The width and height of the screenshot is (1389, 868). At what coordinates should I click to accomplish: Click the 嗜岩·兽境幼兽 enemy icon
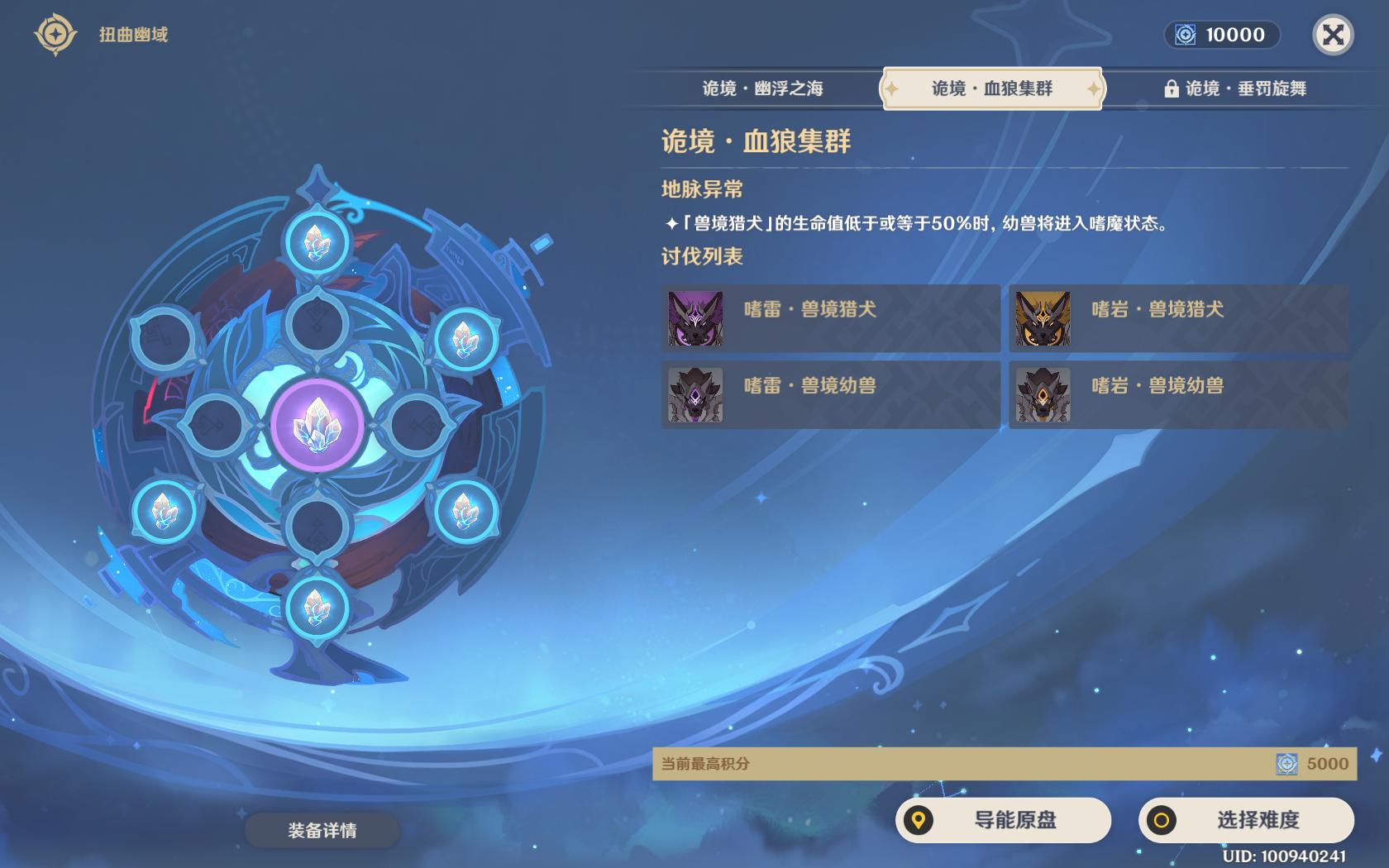click(x=1043, y=394)
